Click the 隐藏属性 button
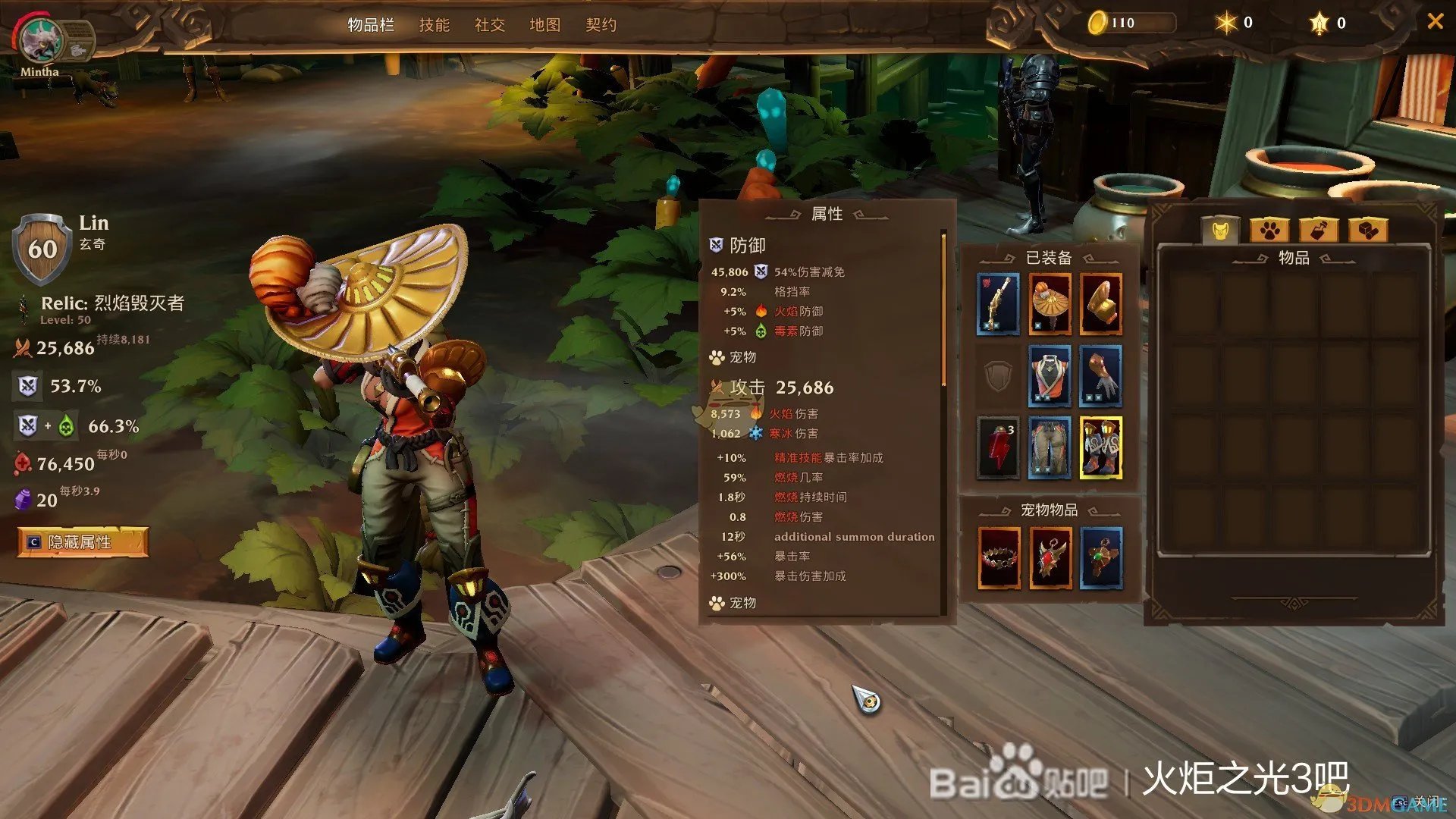The height and width of the screenshot is (819, 1456). click(x=83, y=543)
